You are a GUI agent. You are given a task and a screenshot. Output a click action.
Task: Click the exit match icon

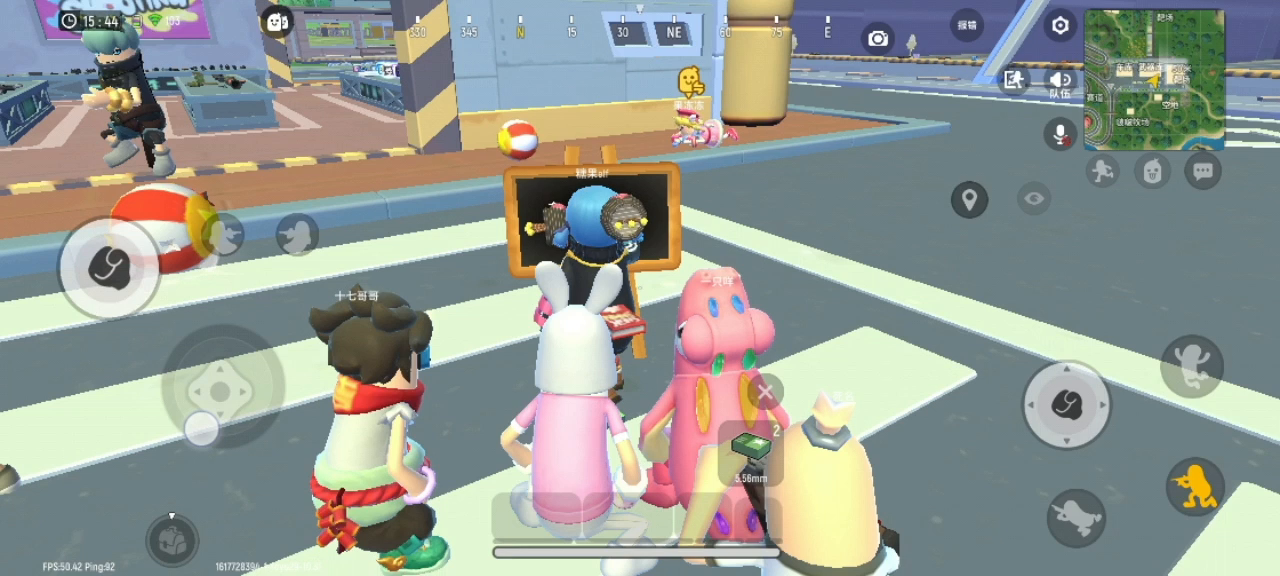[1014, 80]
